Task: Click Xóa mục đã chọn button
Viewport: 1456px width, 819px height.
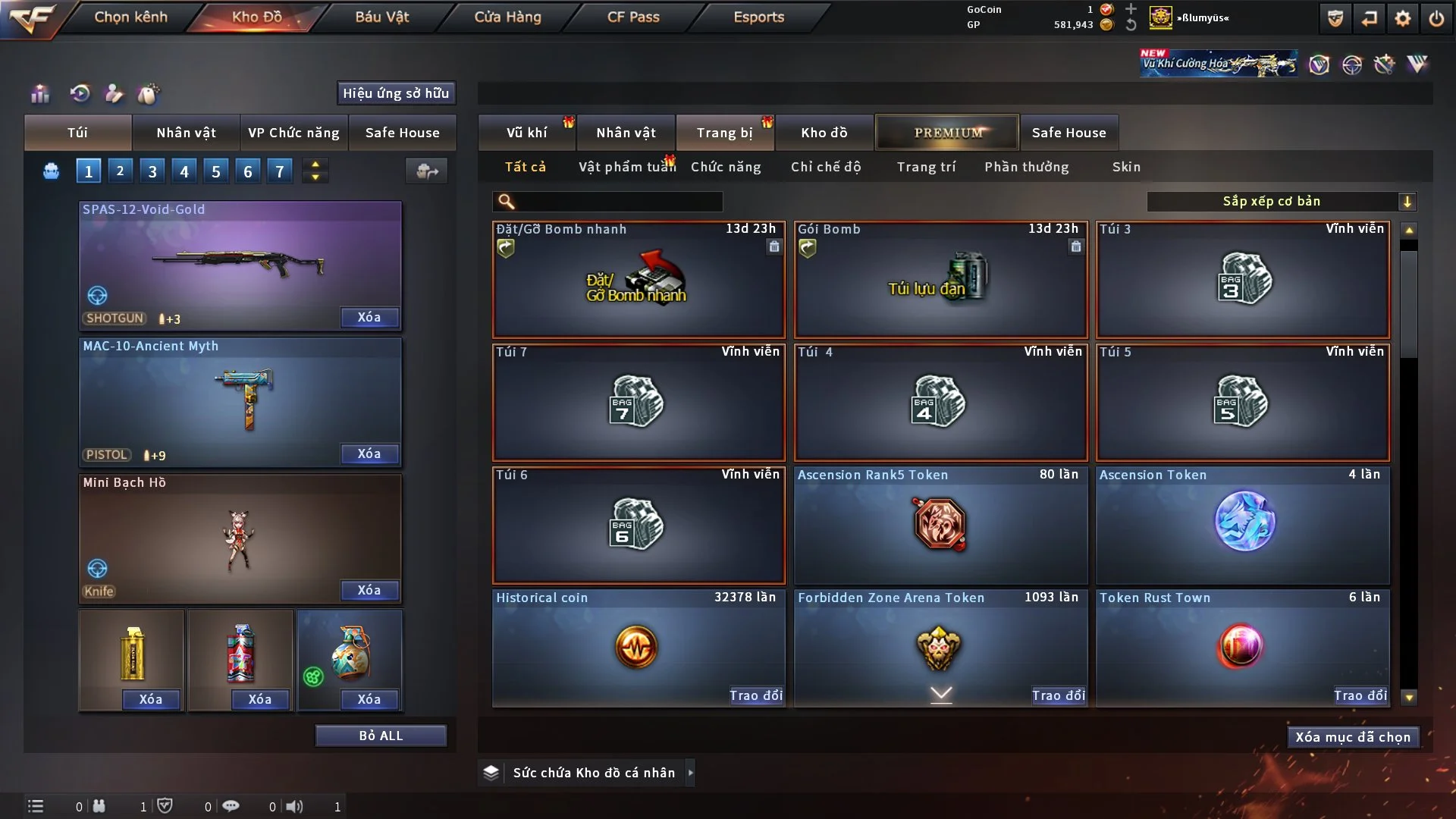Action: [x=1352, y=737]
